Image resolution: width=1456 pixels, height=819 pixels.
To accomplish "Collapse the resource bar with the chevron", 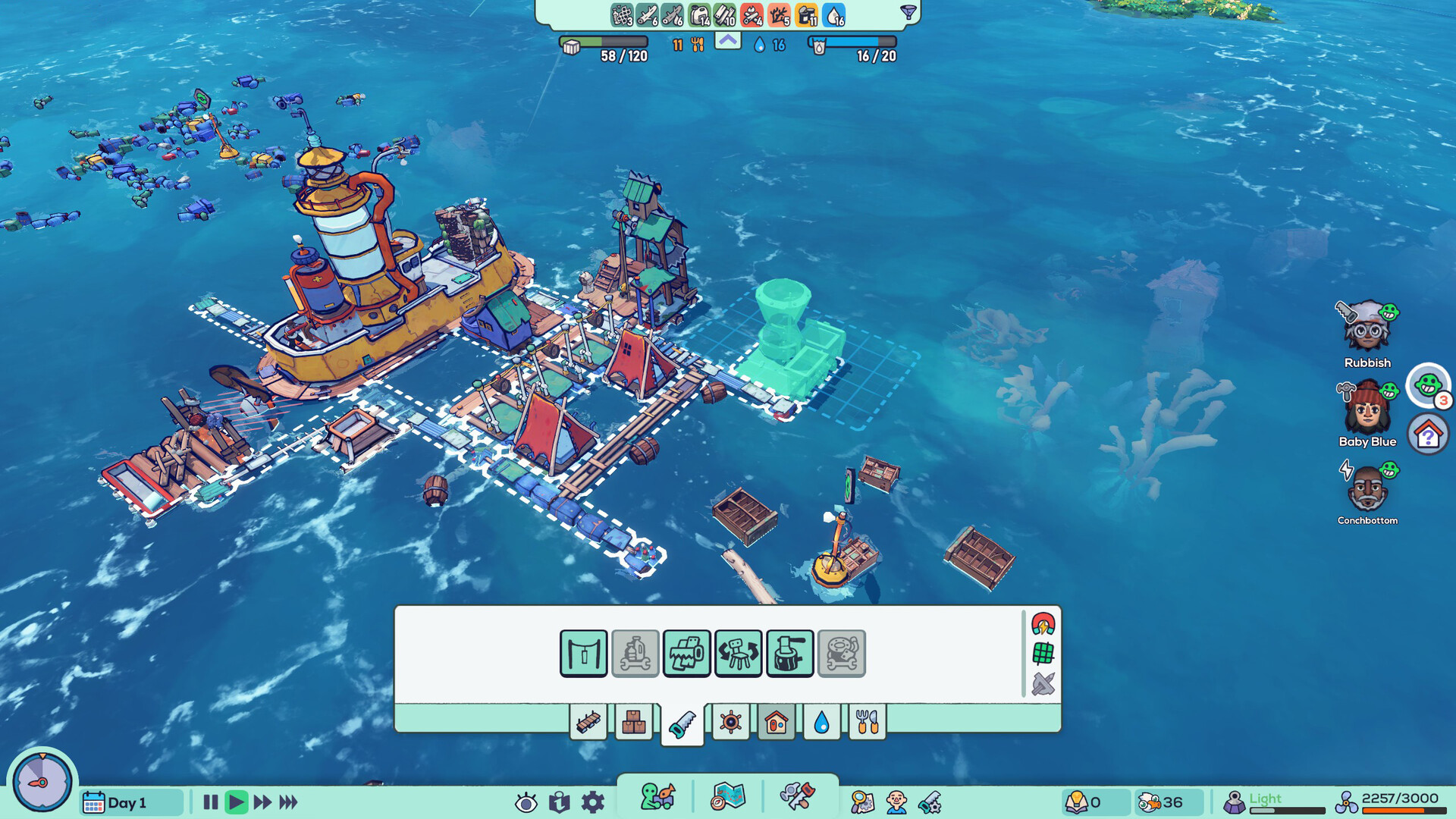I will pos(727,42).
